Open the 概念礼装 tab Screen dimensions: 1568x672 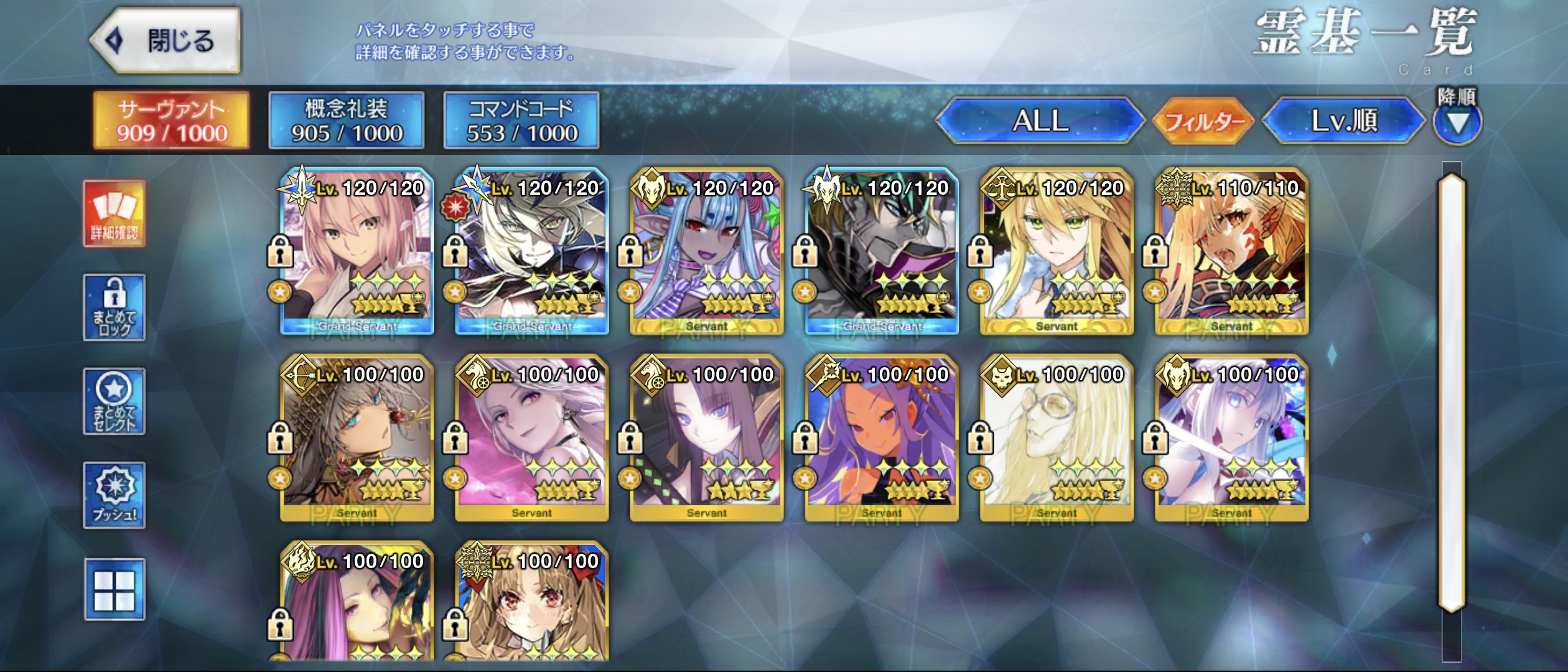347,121
